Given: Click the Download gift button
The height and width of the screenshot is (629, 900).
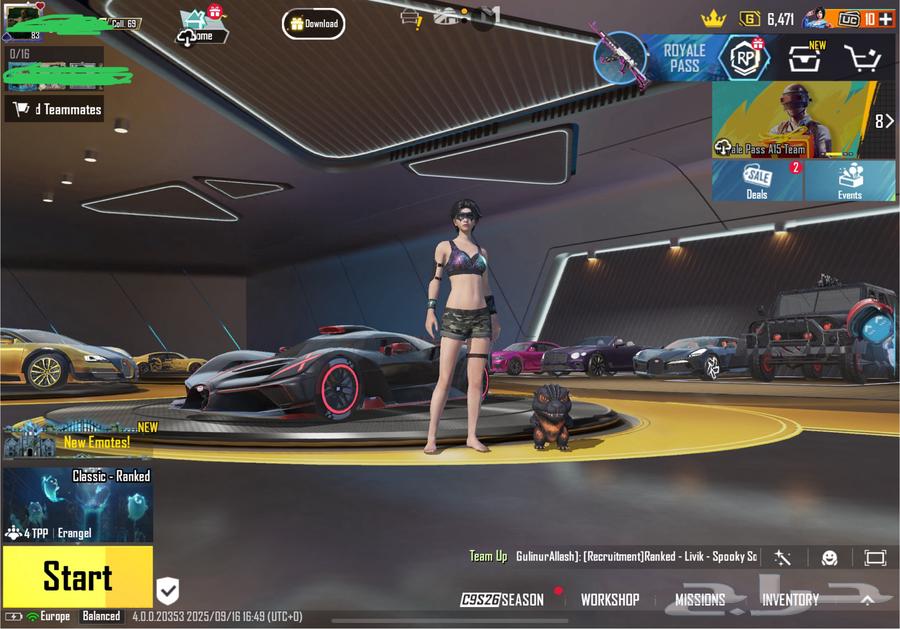Looking at the screenshot, I should pos(313,23).
